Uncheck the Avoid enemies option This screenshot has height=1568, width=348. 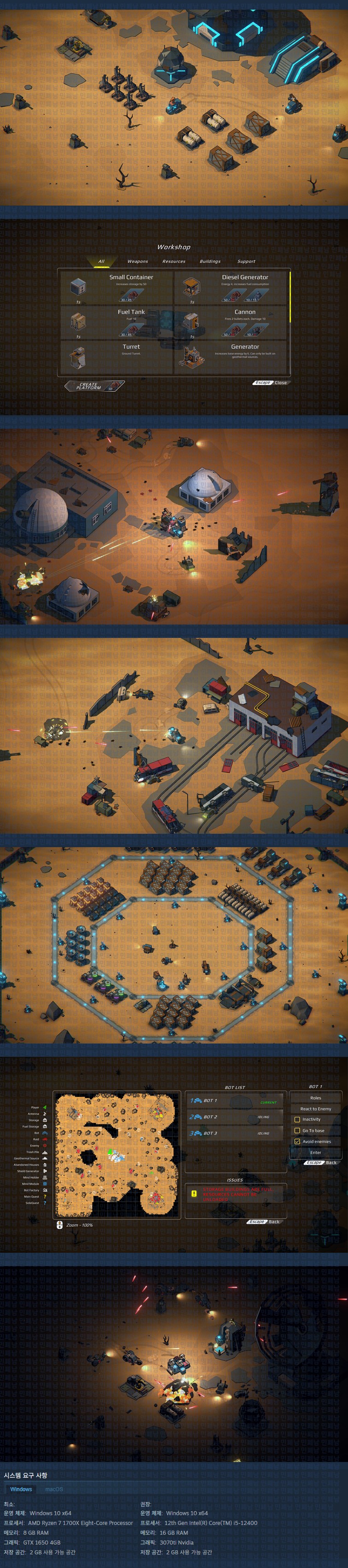(297, 1141)
